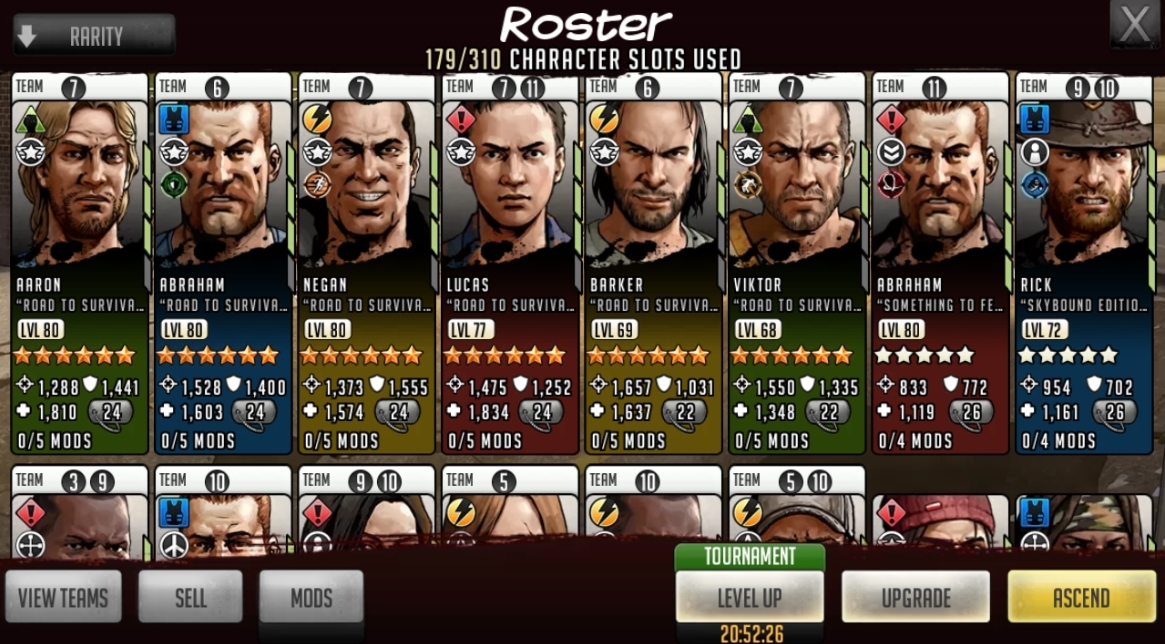Click the Level Up button
This screenshot has height=644, width=1165.
(750, 598)
